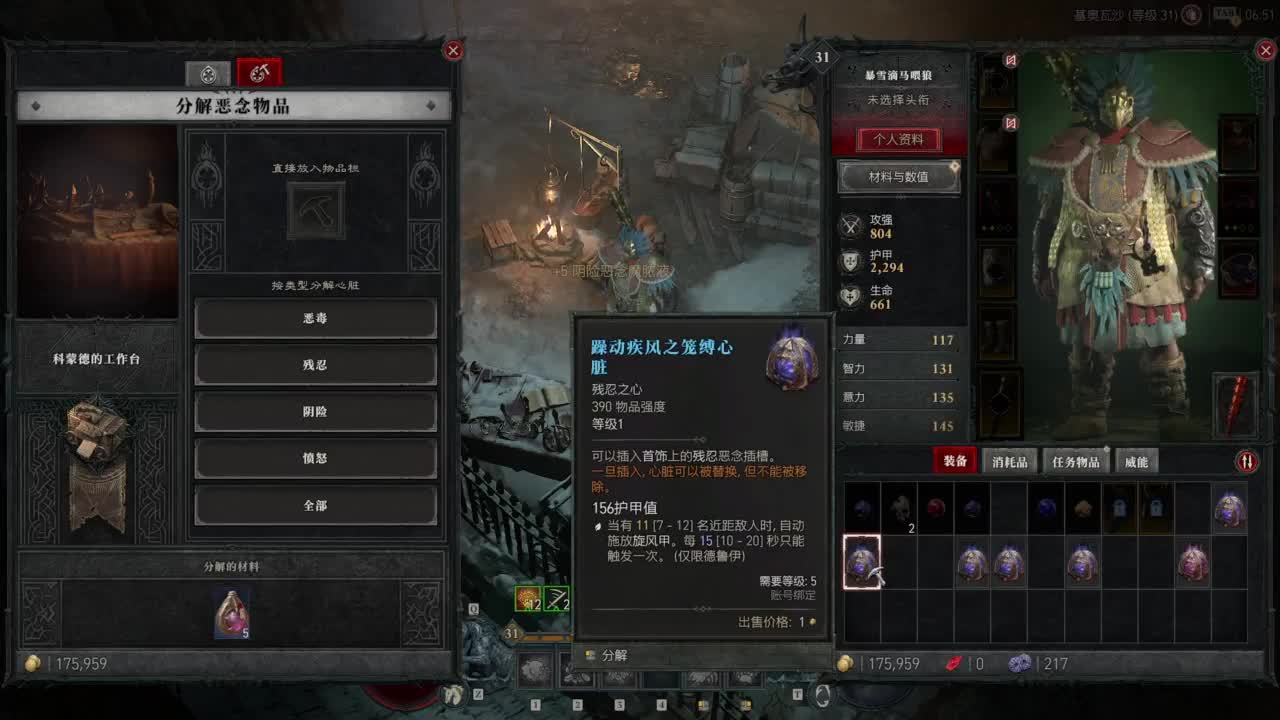Open the 威能 aspects tab
The image size is (1280, 720).
pos(1135,461)
